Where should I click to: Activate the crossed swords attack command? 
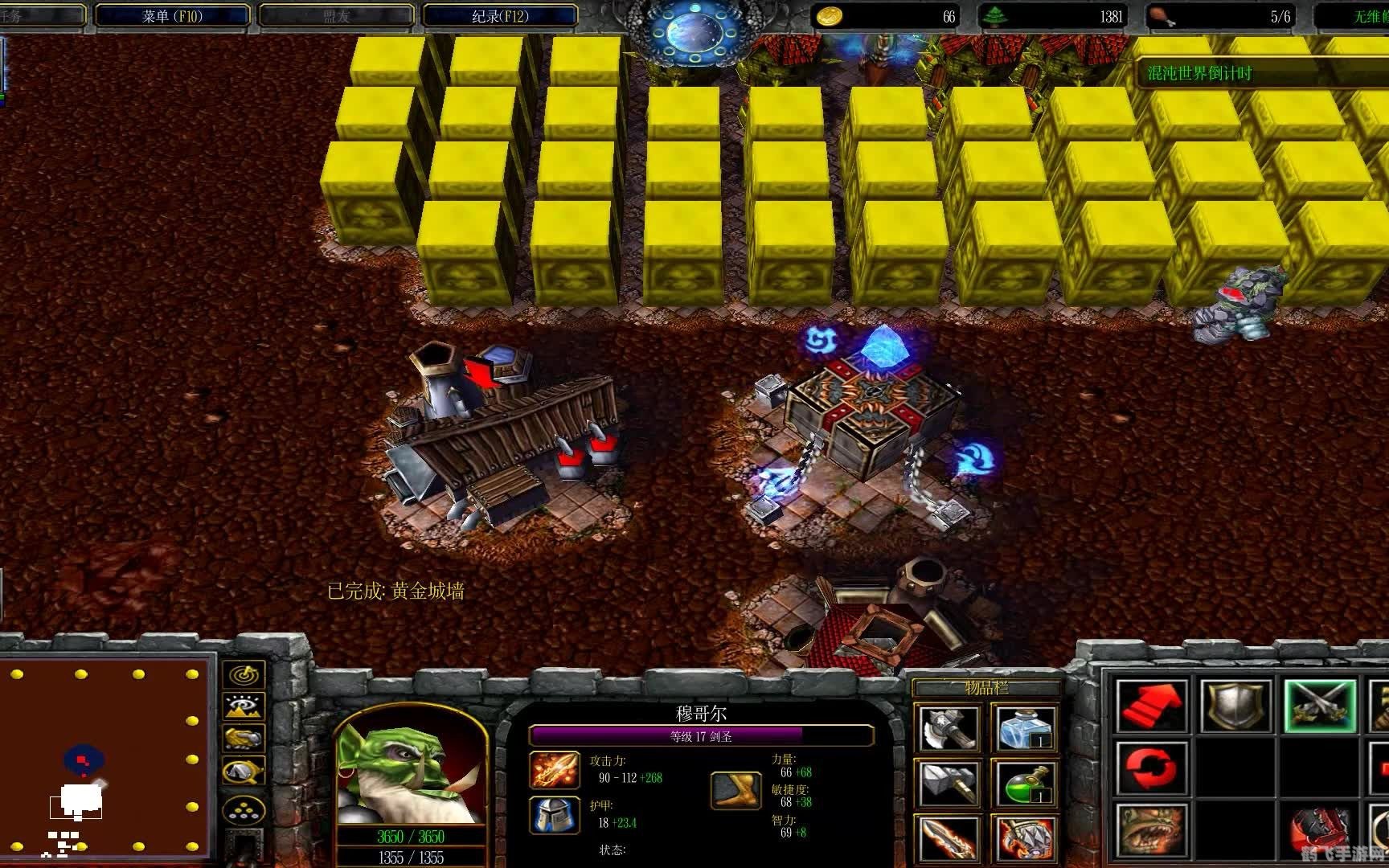pos(1319,706)
